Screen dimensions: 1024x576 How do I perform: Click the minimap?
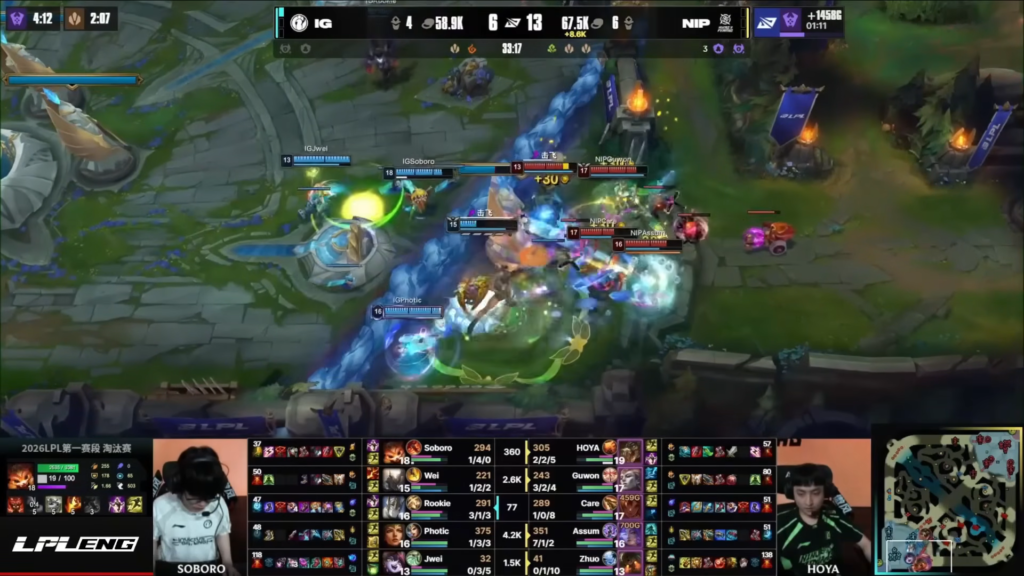[947, 501]
